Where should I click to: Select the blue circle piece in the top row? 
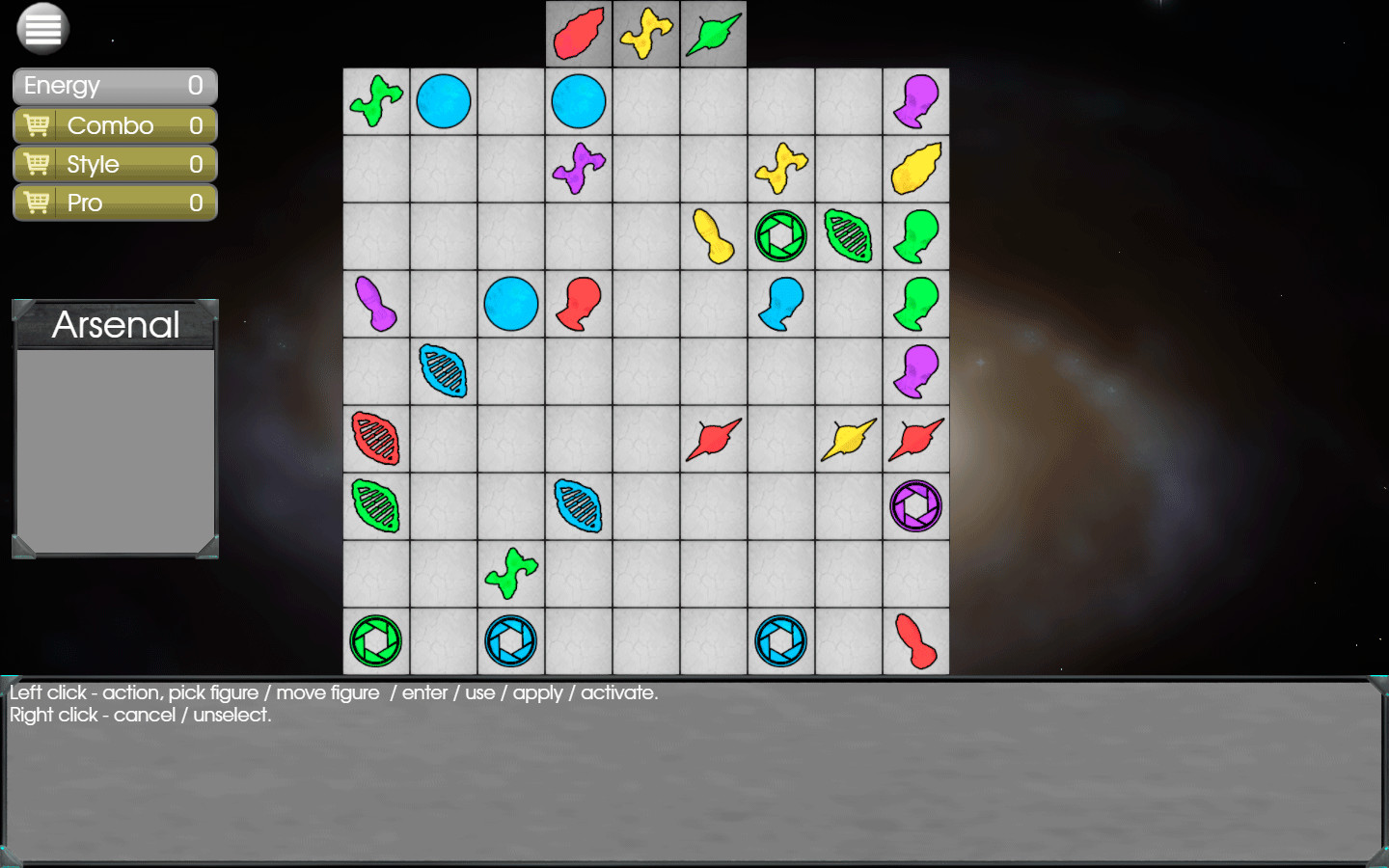(443, 100)
